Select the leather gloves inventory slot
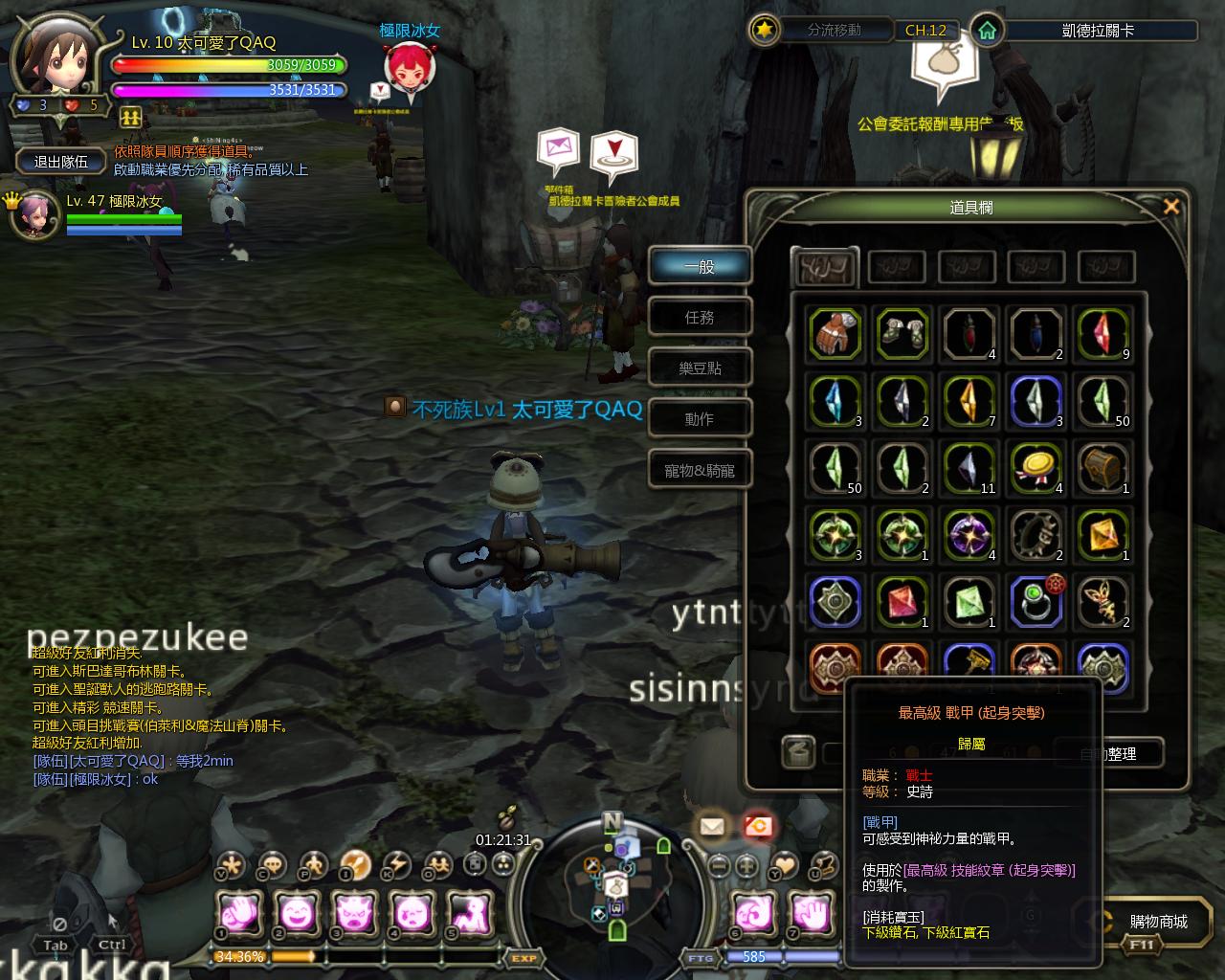The height and width of the screenshot is (980, 1225). (835, 334)
